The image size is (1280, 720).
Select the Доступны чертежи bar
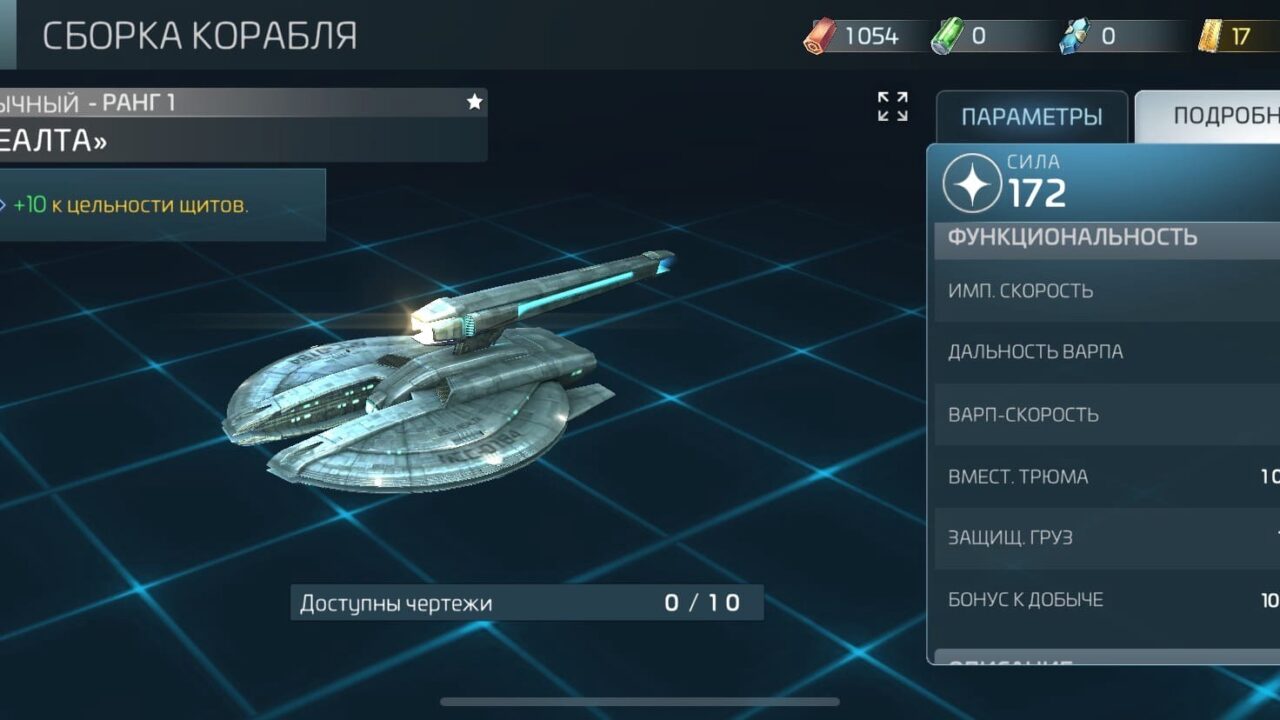[527, 603]
